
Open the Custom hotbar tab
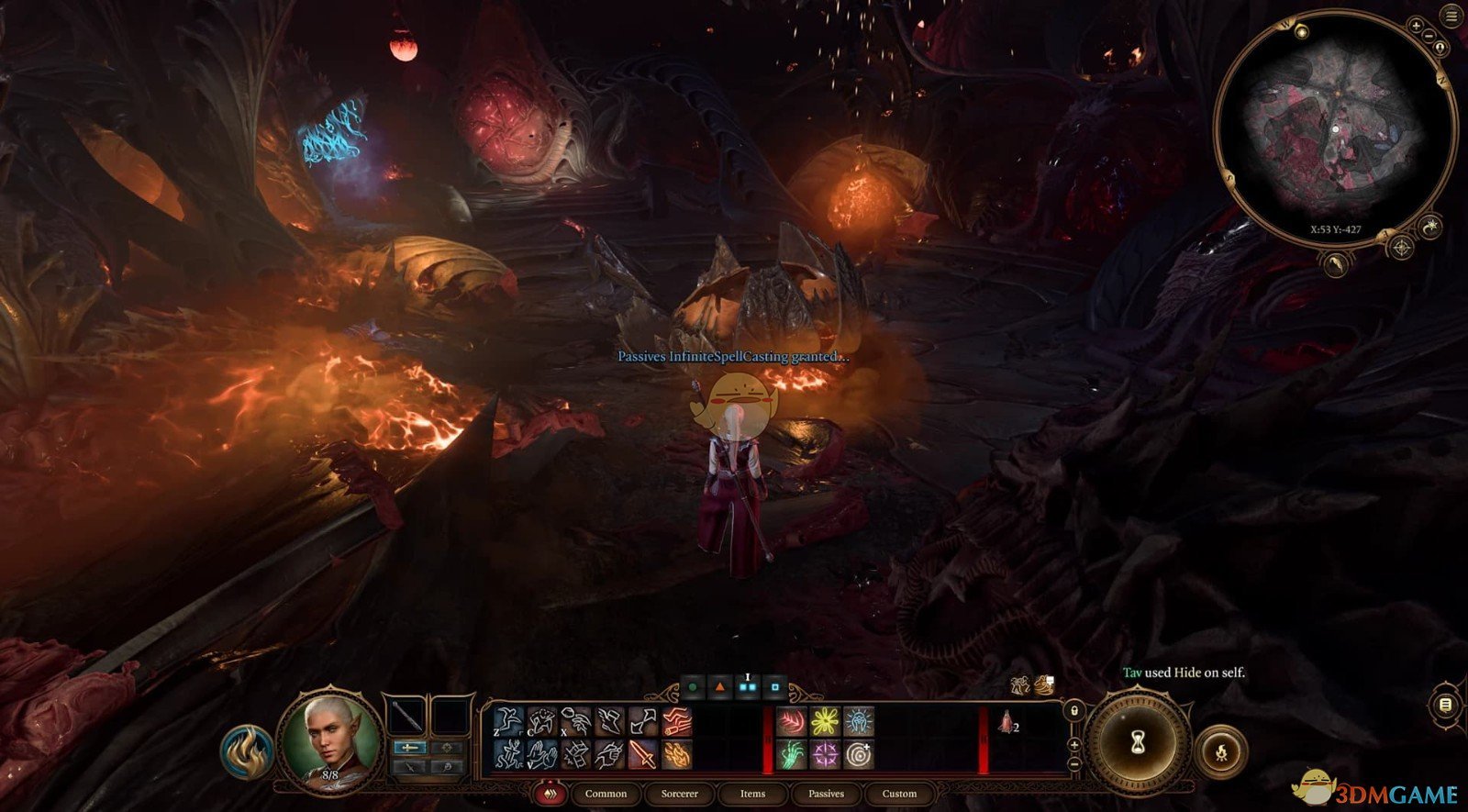[899, 794]
